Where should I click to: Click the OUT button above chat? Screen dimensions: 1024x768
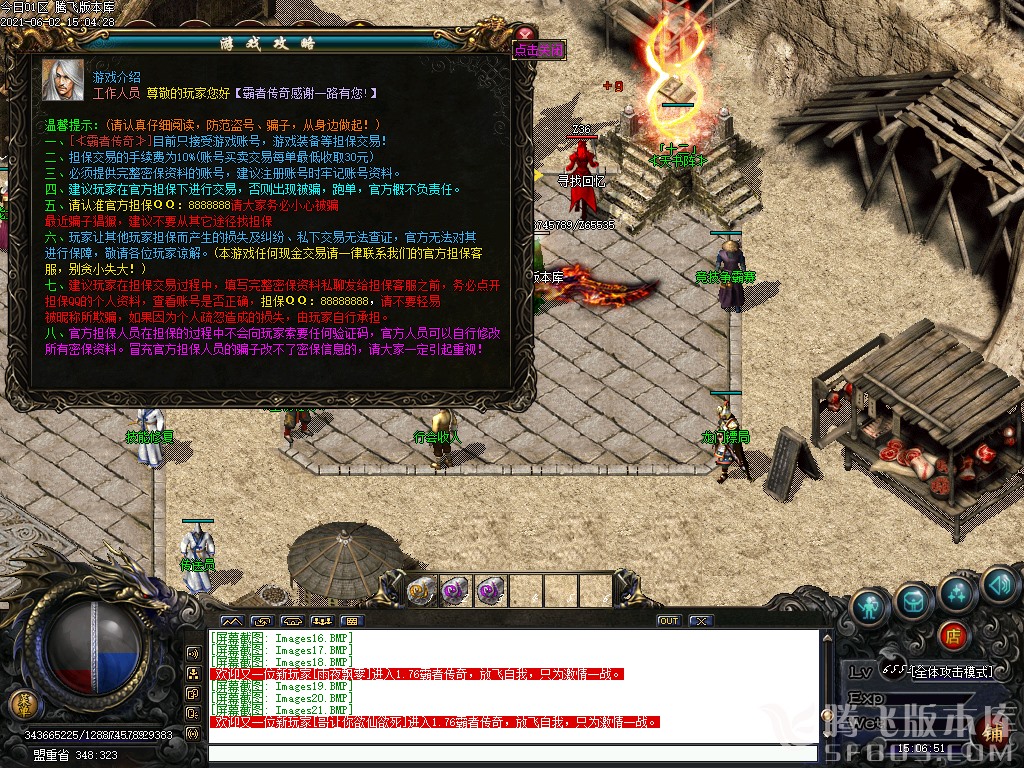[x=668, y=621]
